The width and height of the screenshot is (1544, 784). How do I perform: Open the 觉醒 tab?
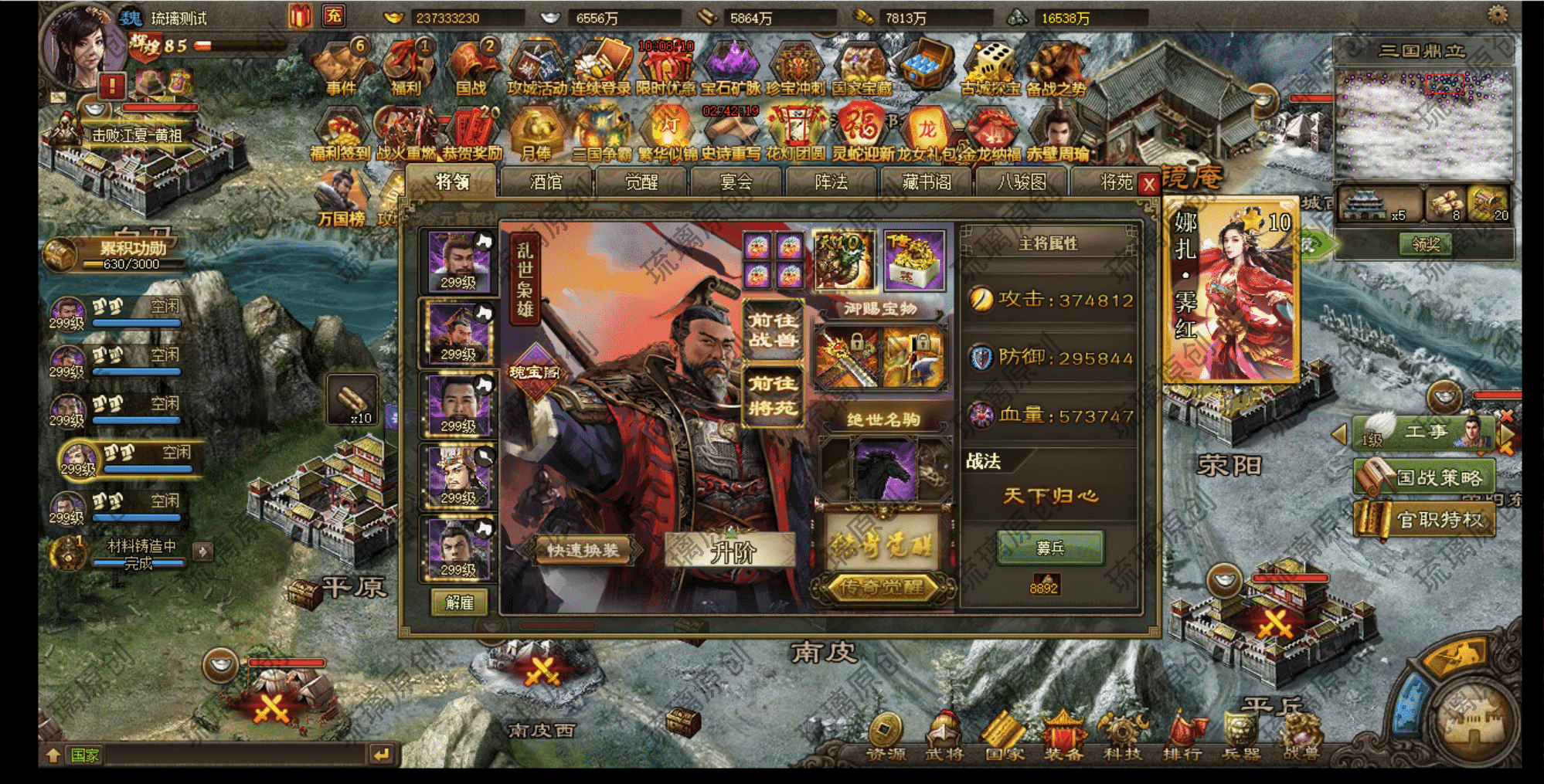(641, 182)
